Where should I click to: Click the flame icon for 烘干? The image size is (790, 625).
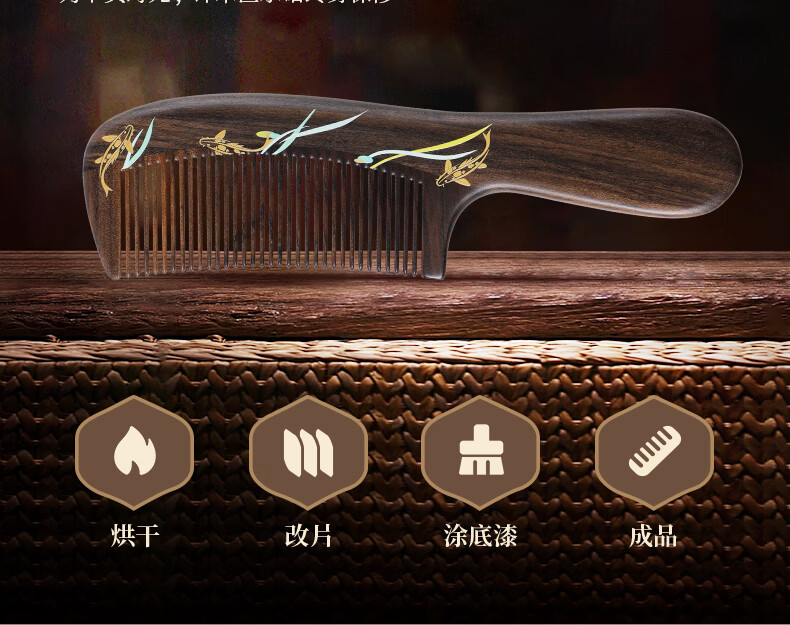[134, 452]
